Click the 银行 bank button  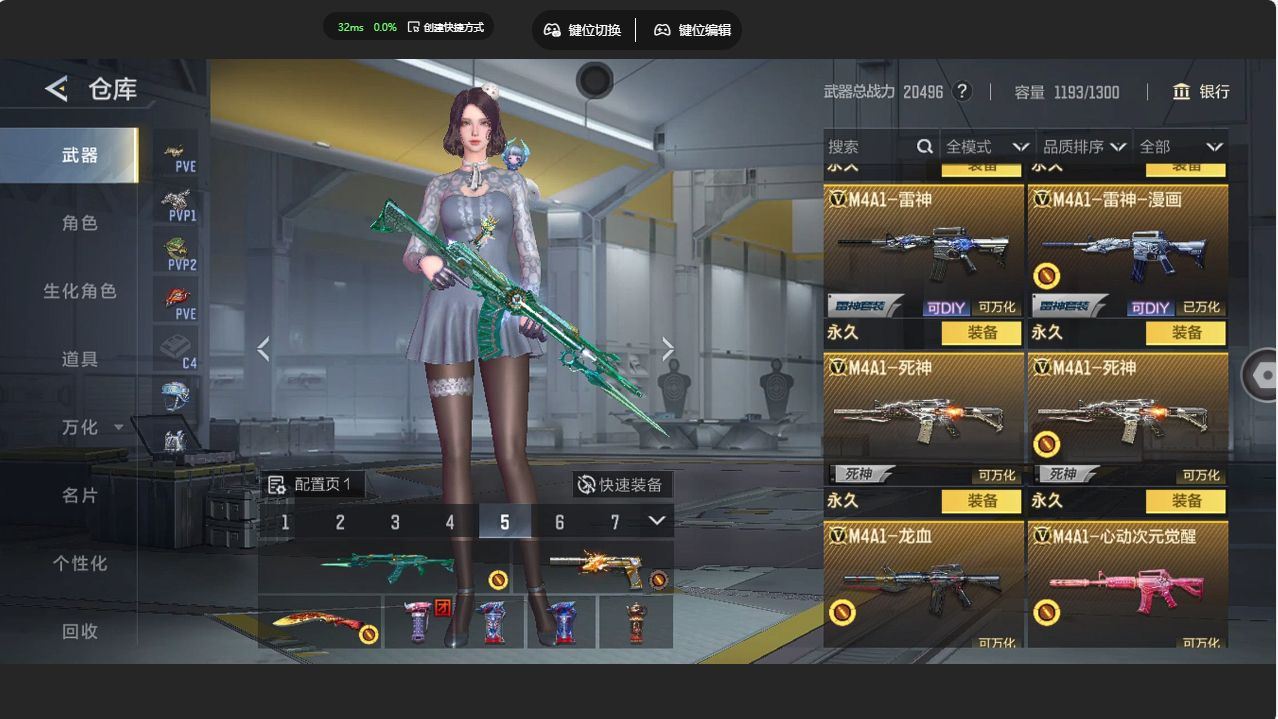tap(1201, 92)
